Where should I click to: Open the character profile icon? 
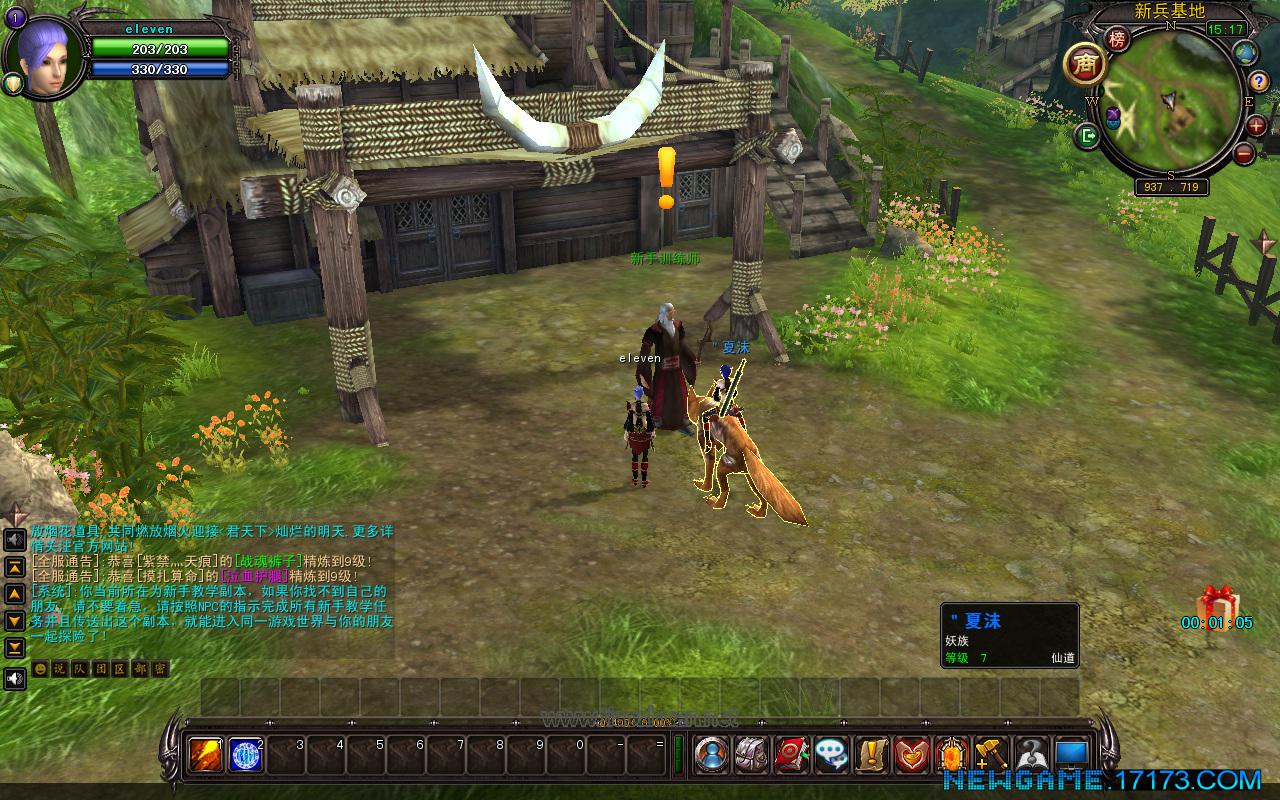tap(711, 755)
